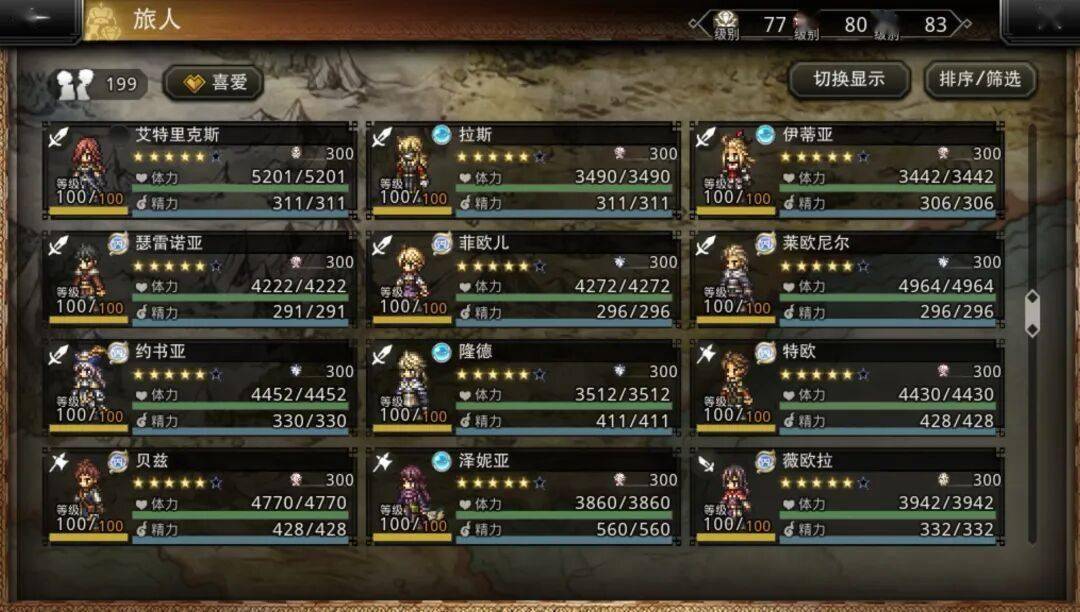Select traveler 泽妮亚
This screenshot has width=1080, height=612.
[x=523, y=496]
